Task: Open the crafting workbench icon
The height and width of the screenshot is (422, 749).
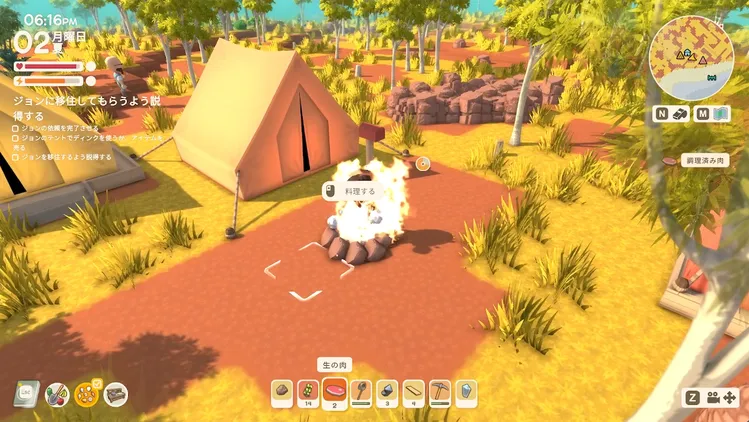Action: point(116,394)
